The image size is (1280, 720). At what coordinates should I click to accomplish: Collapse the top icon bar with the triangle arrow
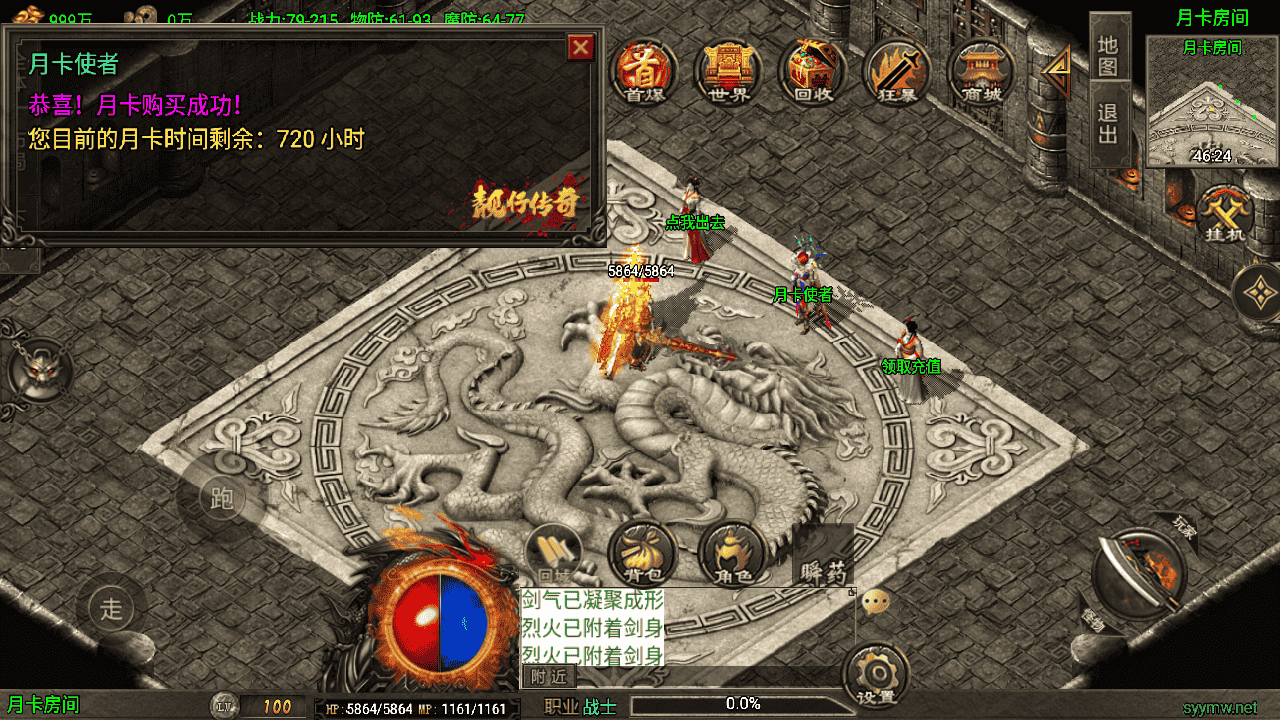tap(1056, 70)
